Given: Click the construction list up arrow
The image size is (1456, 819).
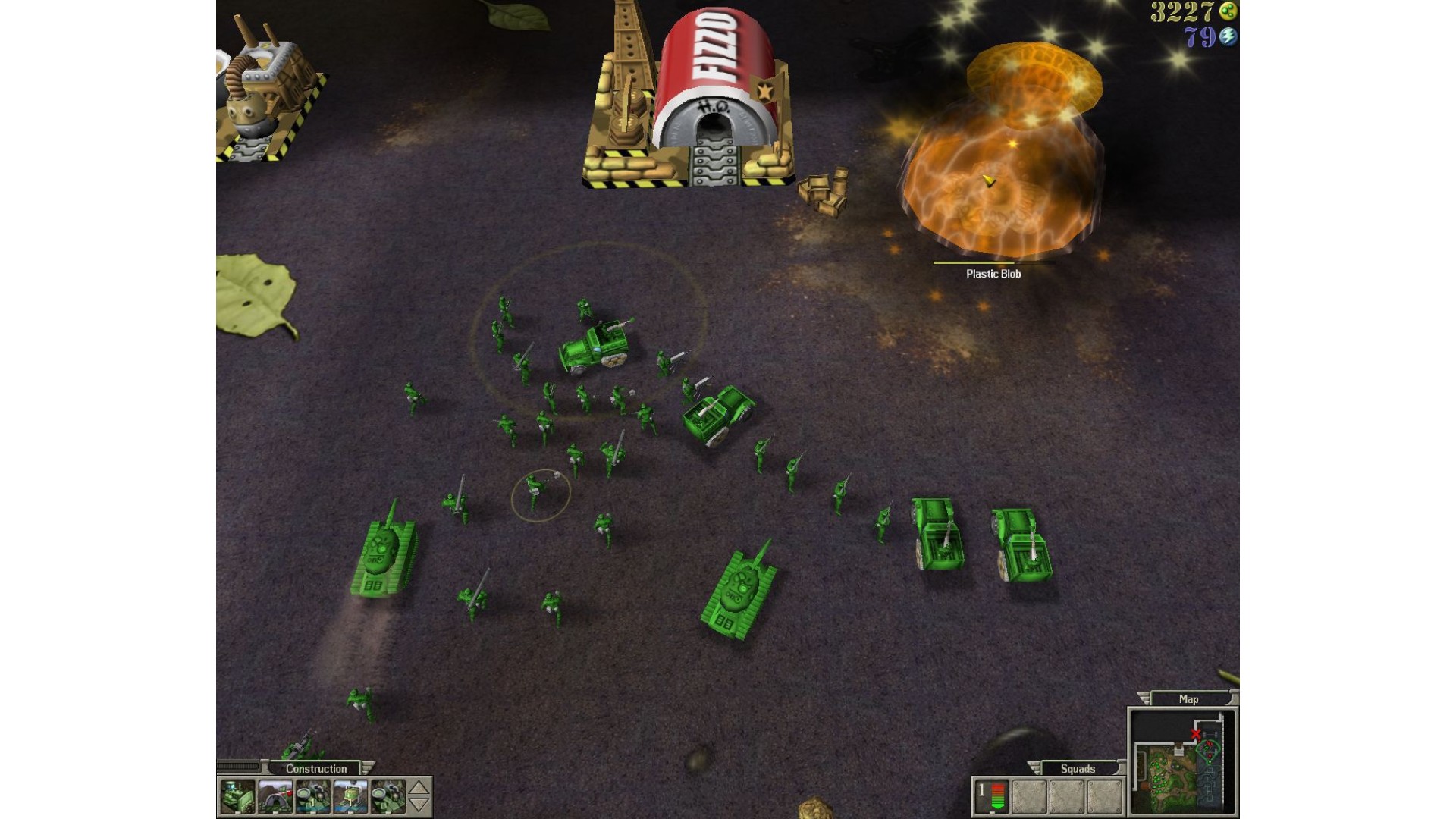Looking at the screenshot, I should pyautogui.click(x=419, y=788).
